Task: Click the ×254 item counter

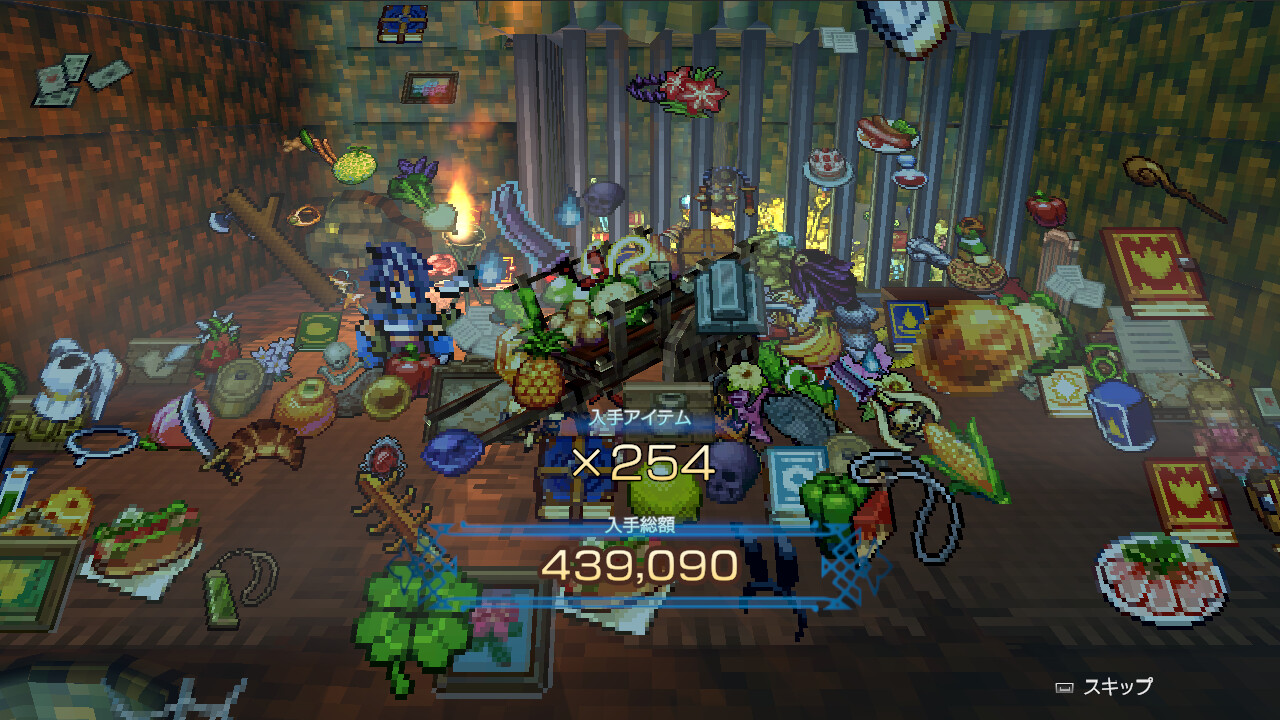Action: click(x=640, y=462)
